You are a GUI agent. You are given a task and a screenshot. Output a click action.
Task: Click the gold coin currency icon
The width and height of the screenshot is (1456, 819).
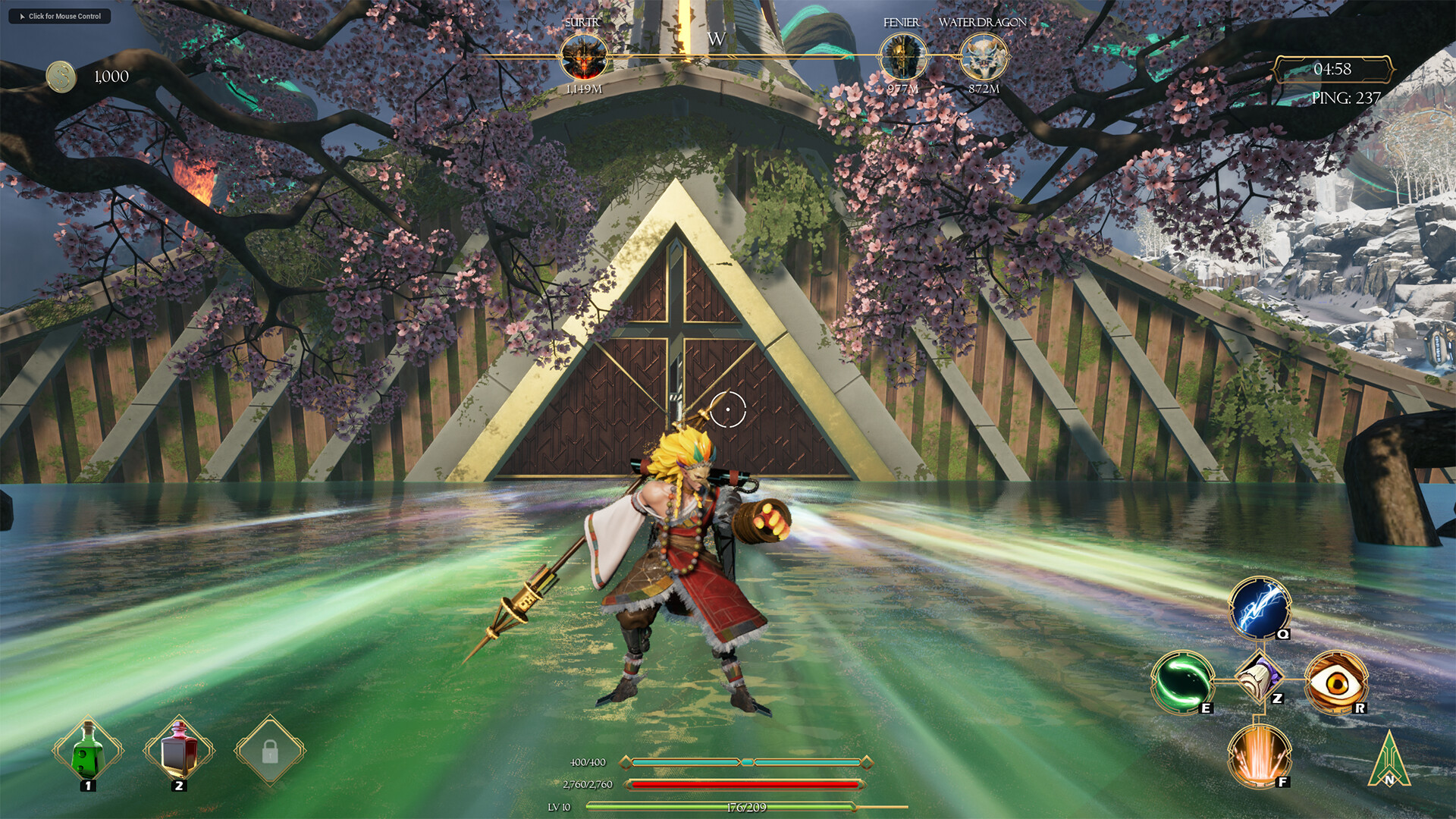point(60,75)
